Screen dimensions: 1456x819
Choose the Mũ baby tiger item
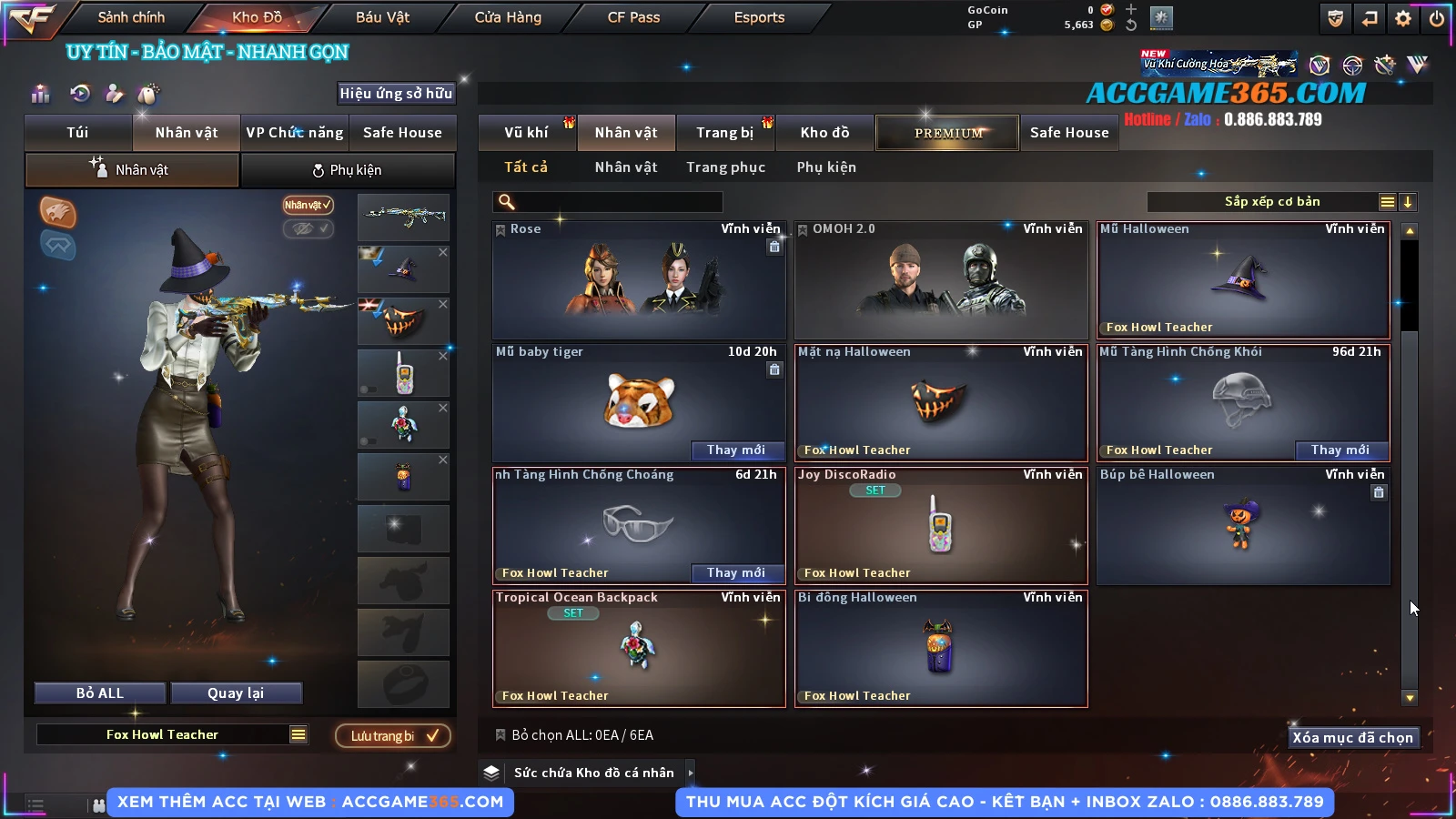[x=638, y=402]
